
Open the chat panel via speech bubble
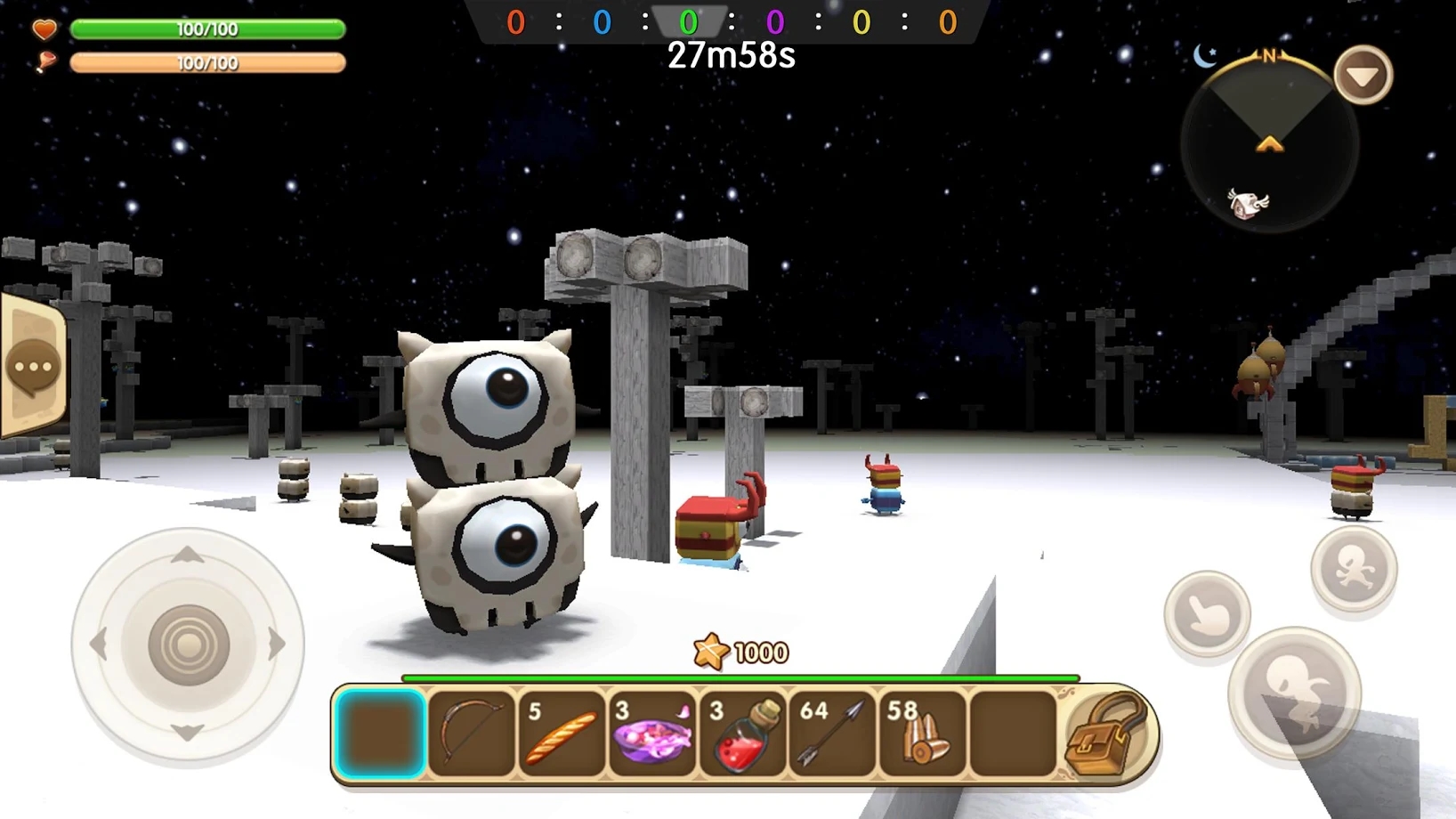[34, 364]
